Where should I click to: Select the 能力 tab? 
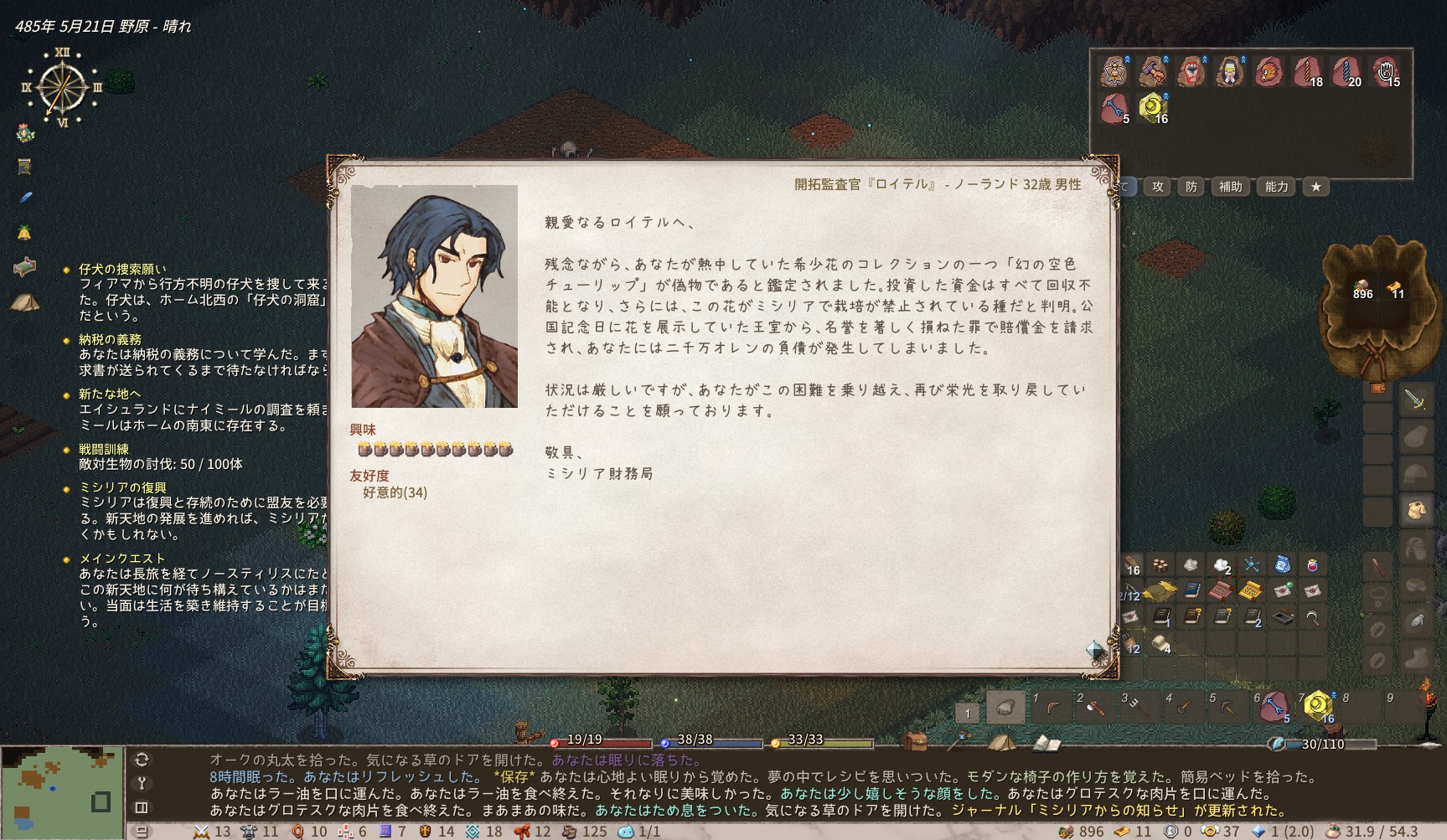[x=1276, y=187]
